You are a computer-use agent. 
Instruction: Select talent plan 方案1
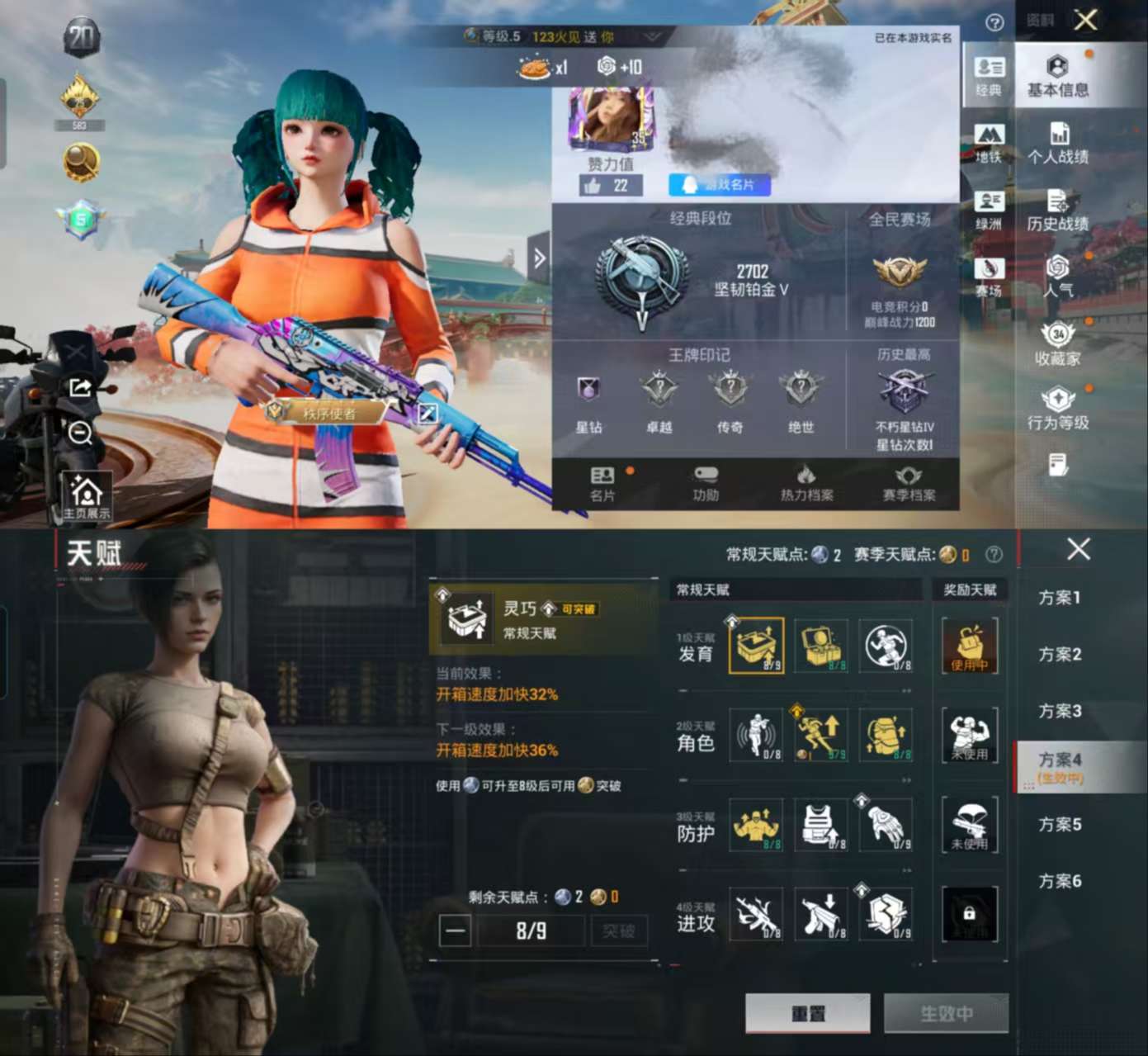coord(1059,597)
